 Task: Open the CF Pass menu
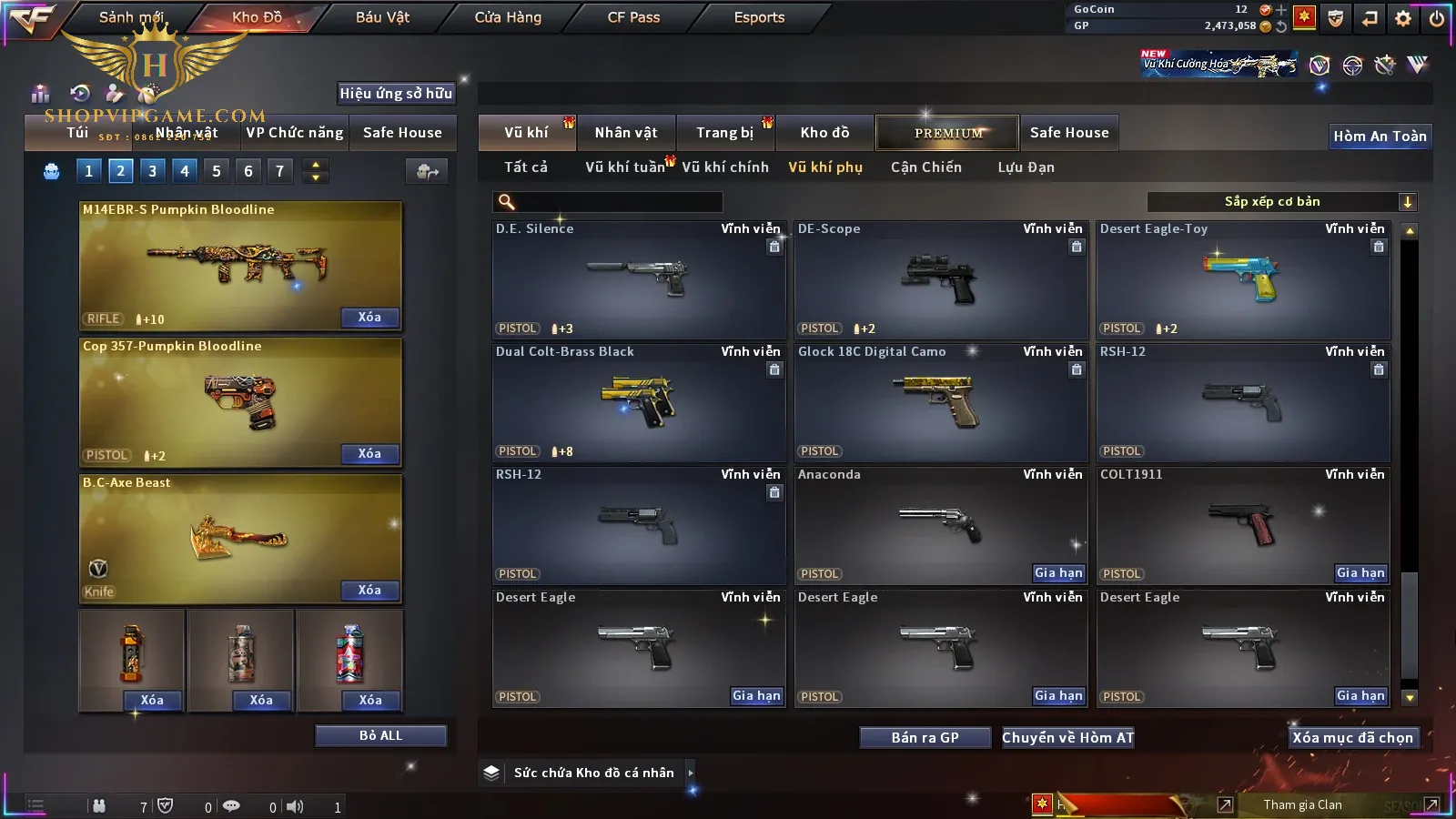coord(633,17)
